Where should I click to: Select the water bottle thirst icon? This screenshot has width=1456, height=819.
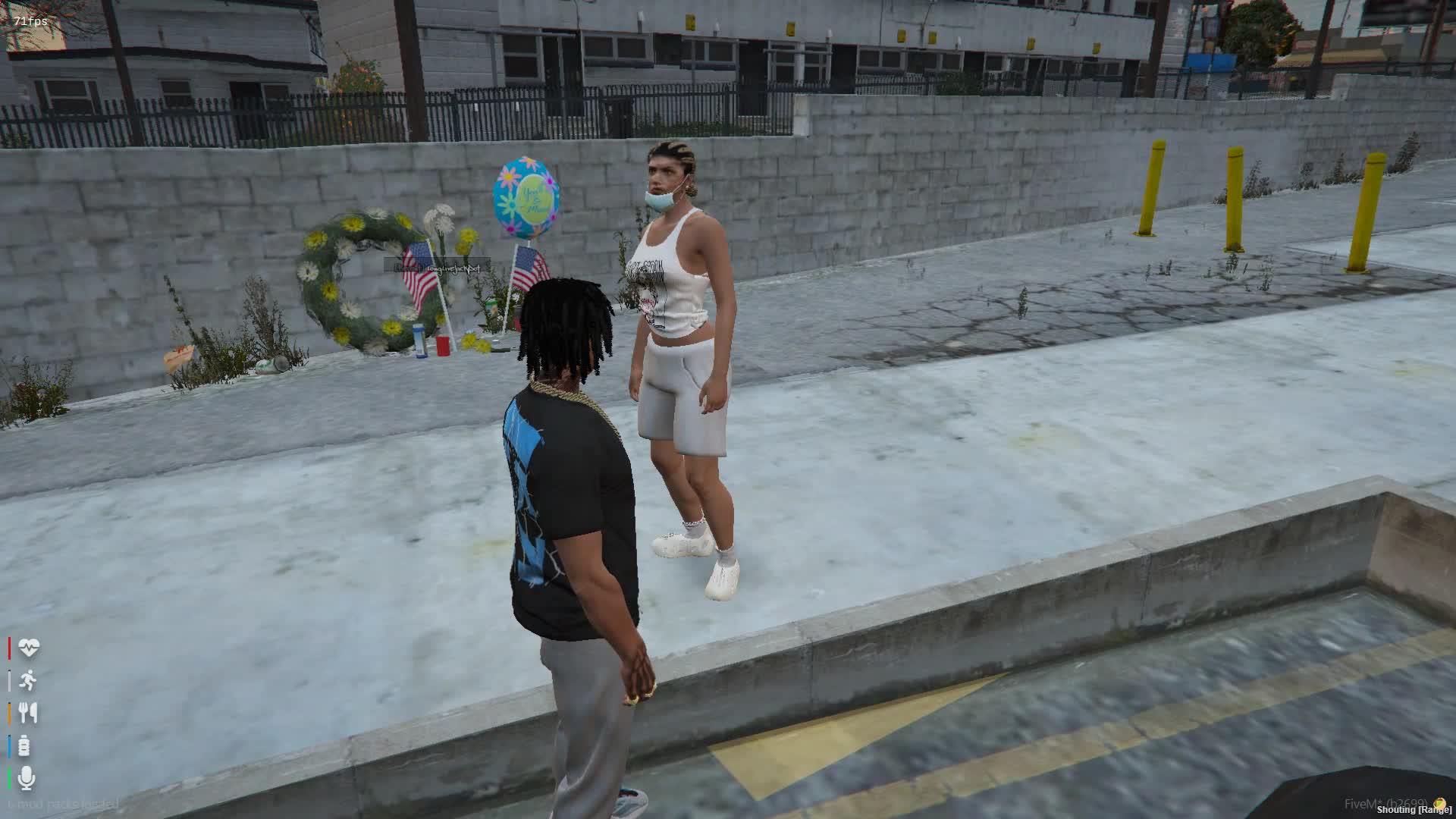24,746
